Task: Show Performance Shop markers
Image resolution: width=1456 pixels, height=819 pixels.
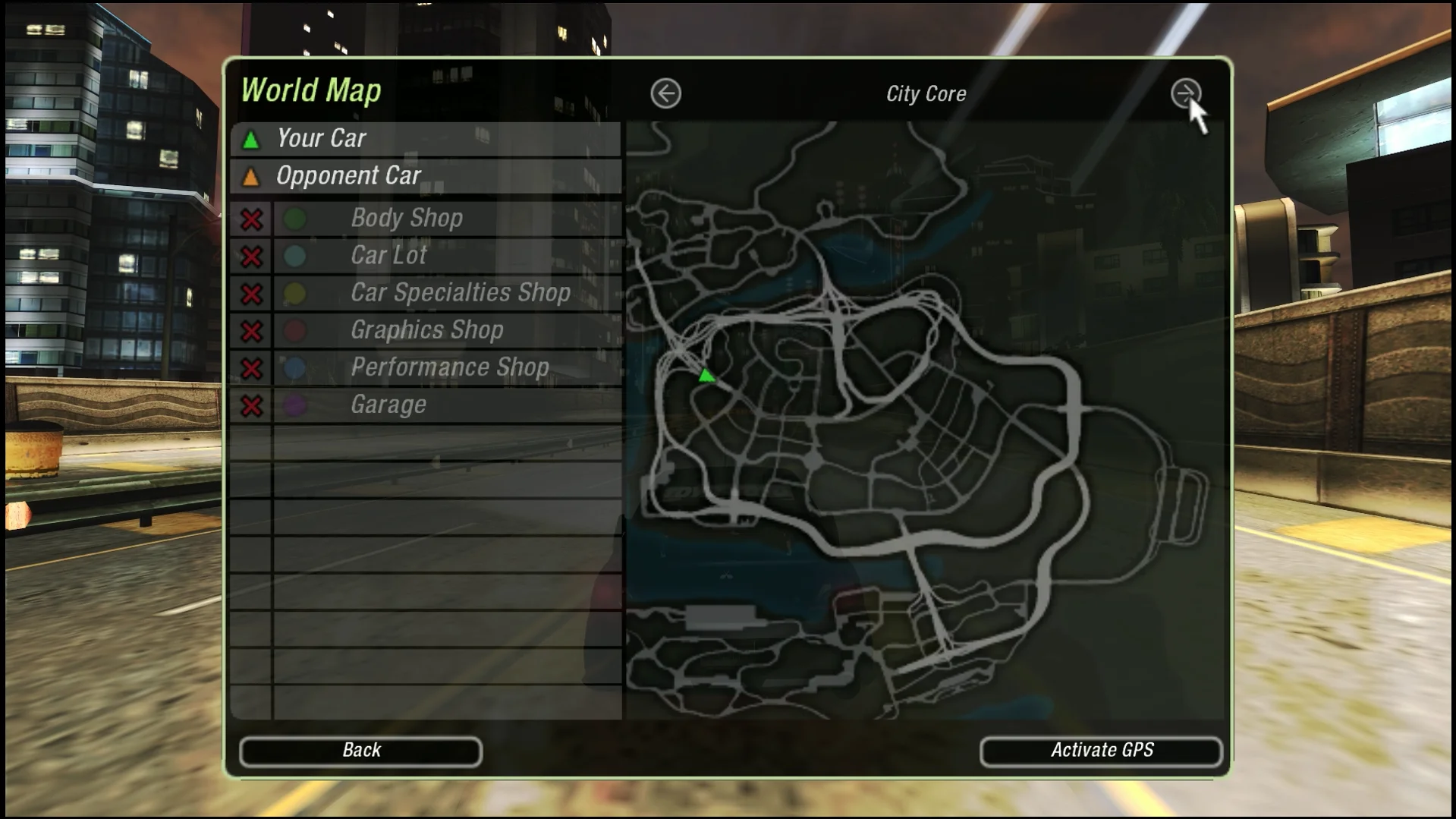Action: click(x=252, y=368)
